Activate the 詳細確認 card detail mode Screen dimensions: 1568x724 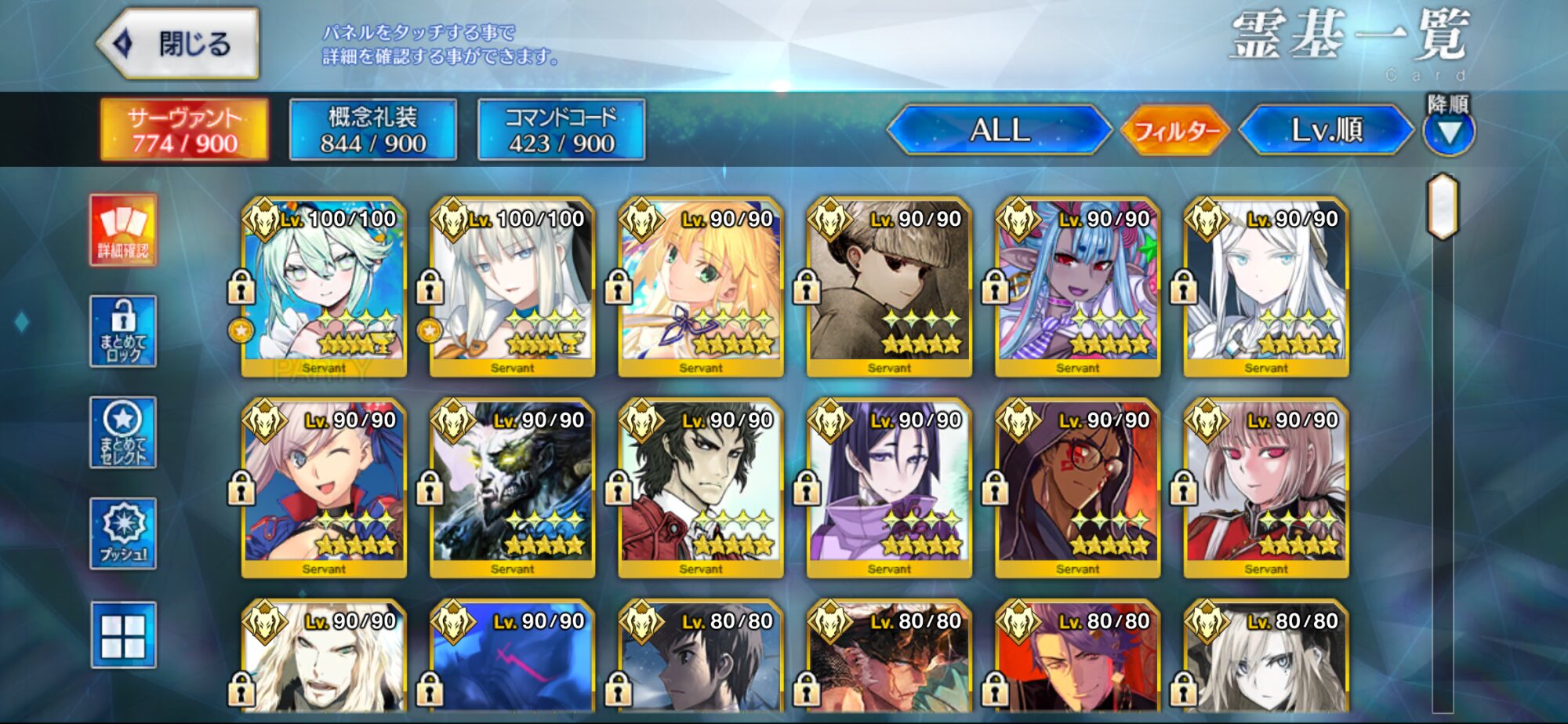point(123,231)
